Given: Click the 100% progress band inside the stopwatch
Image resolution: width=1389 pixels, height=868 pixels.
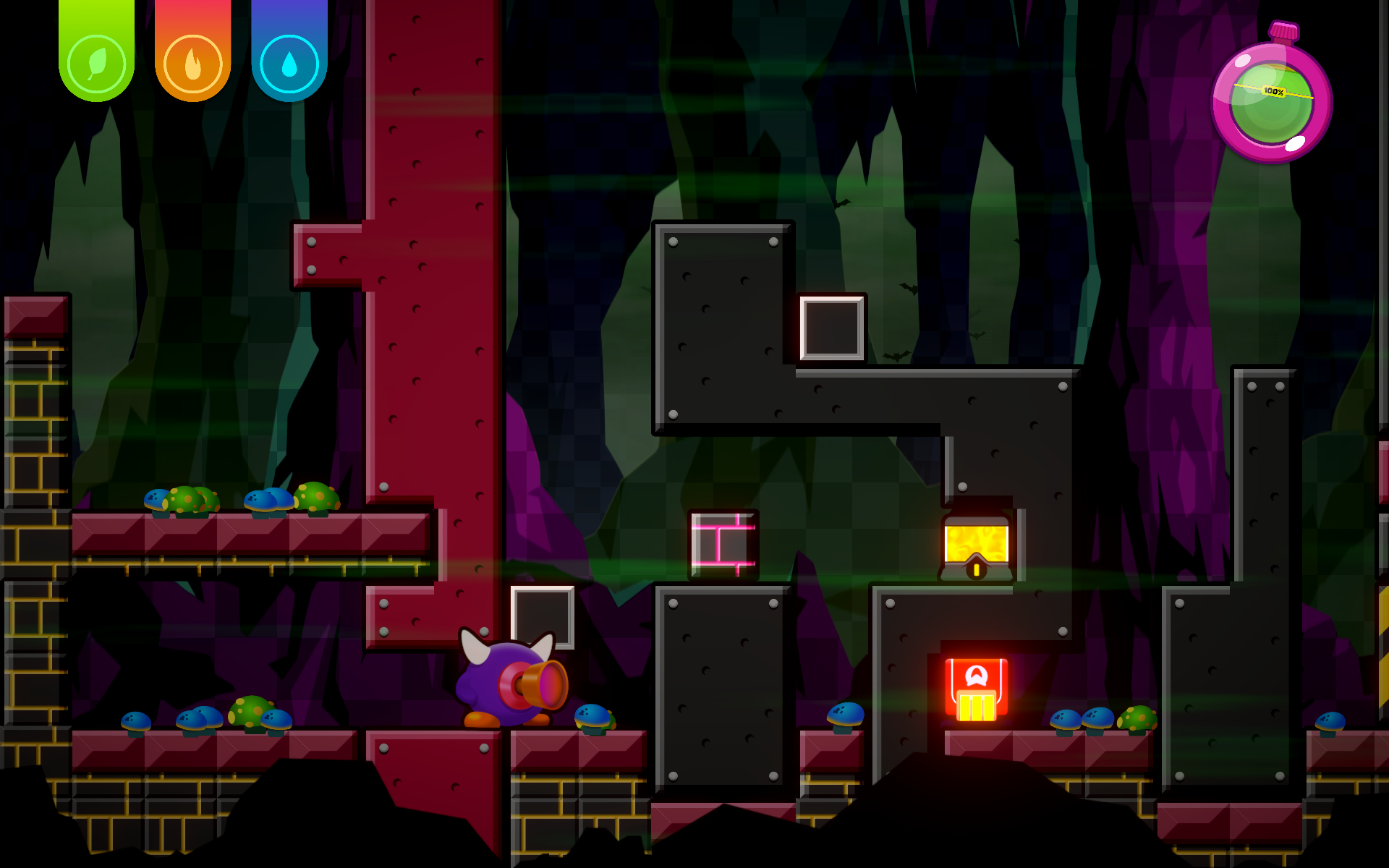Looking at the screenshot, I should click(x=1275, y=88).
